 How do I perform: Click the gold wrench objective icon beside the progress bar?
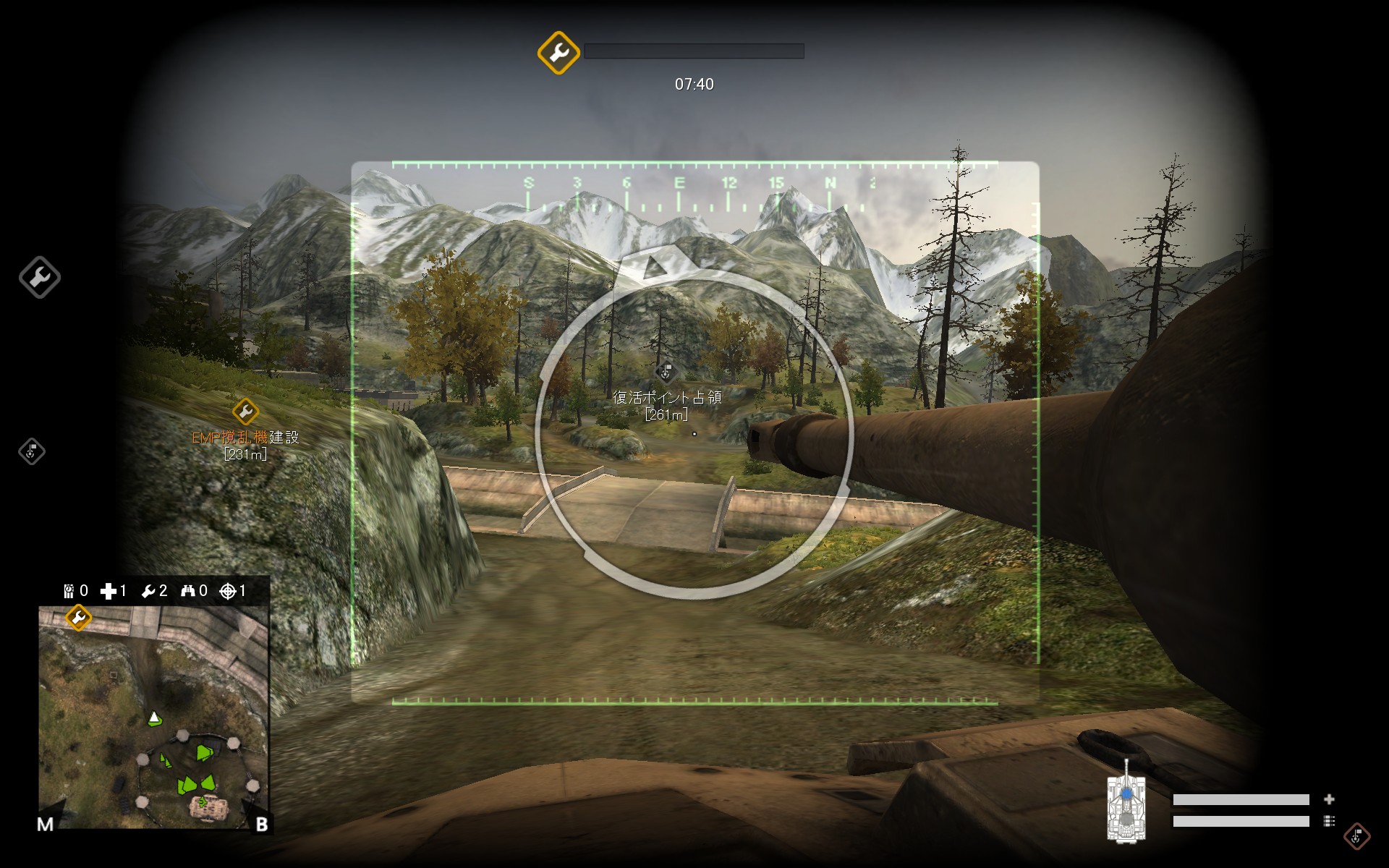tap(558, 52)
